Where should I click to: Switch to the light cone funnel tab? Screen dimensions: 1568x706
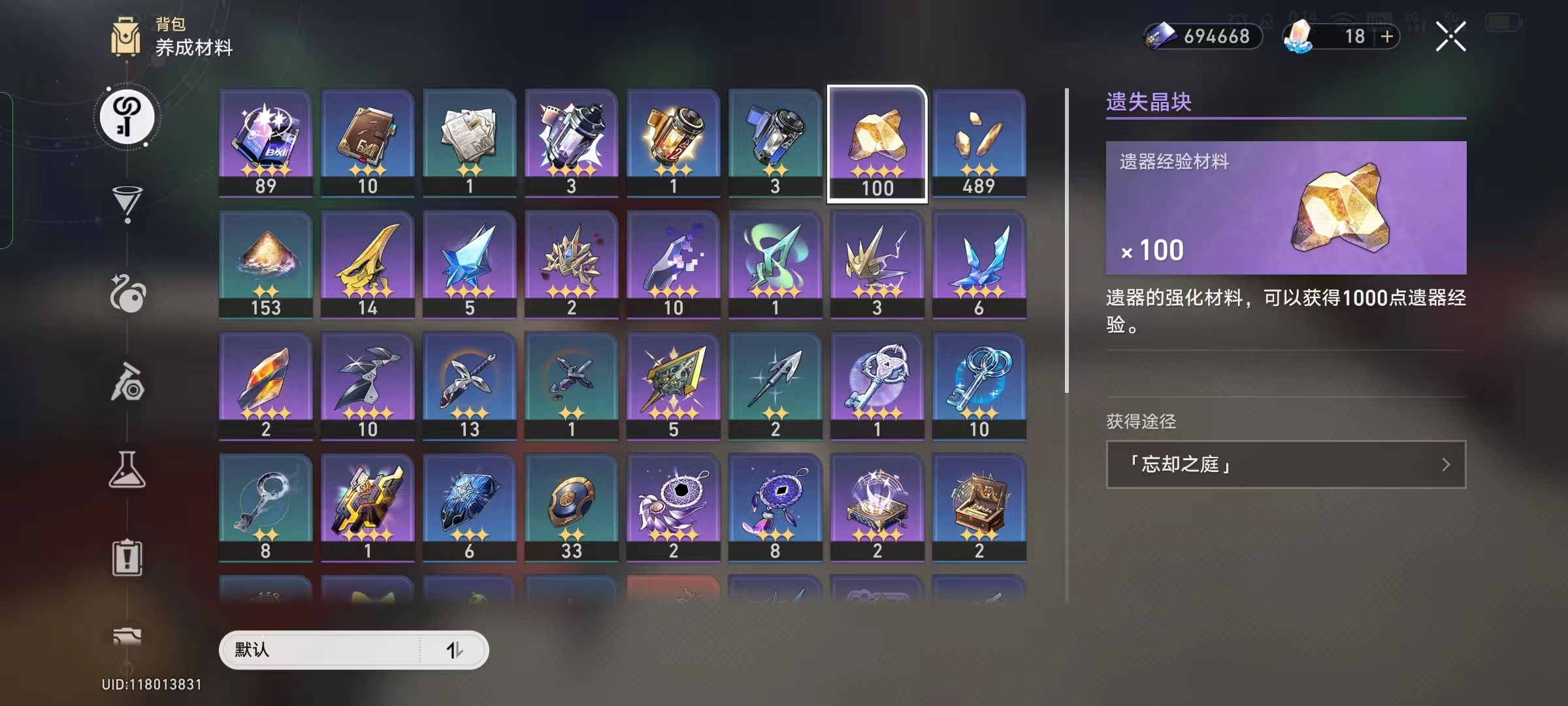[x=127, y=204]
